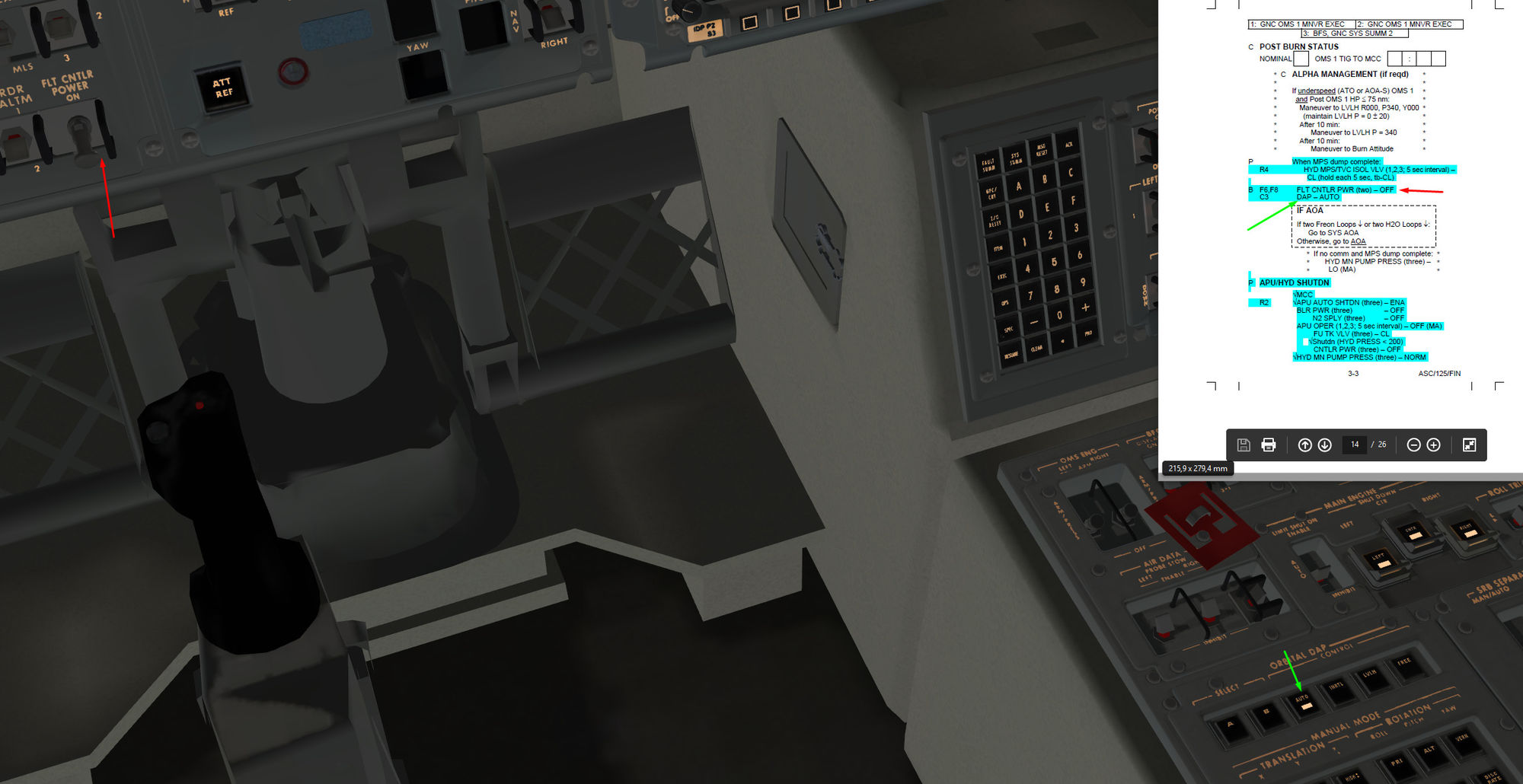The width and height of the screenshot is (1523, 784).
Task: Click the page number field showing 14
Action: 1355,445
